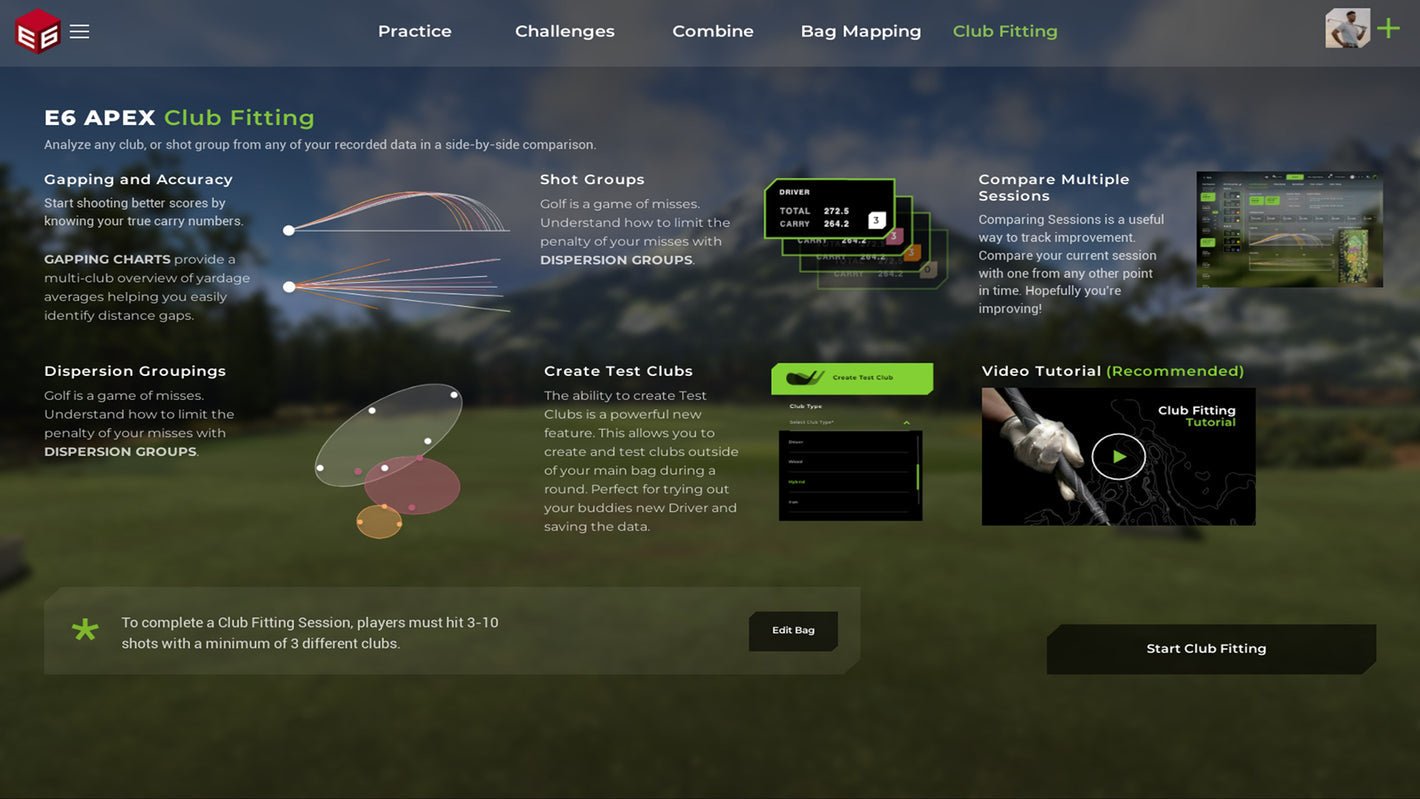The image size is (1420, 799).
Task: Click the club head icon on Create Test Club
Action: (x=804, y=377)
